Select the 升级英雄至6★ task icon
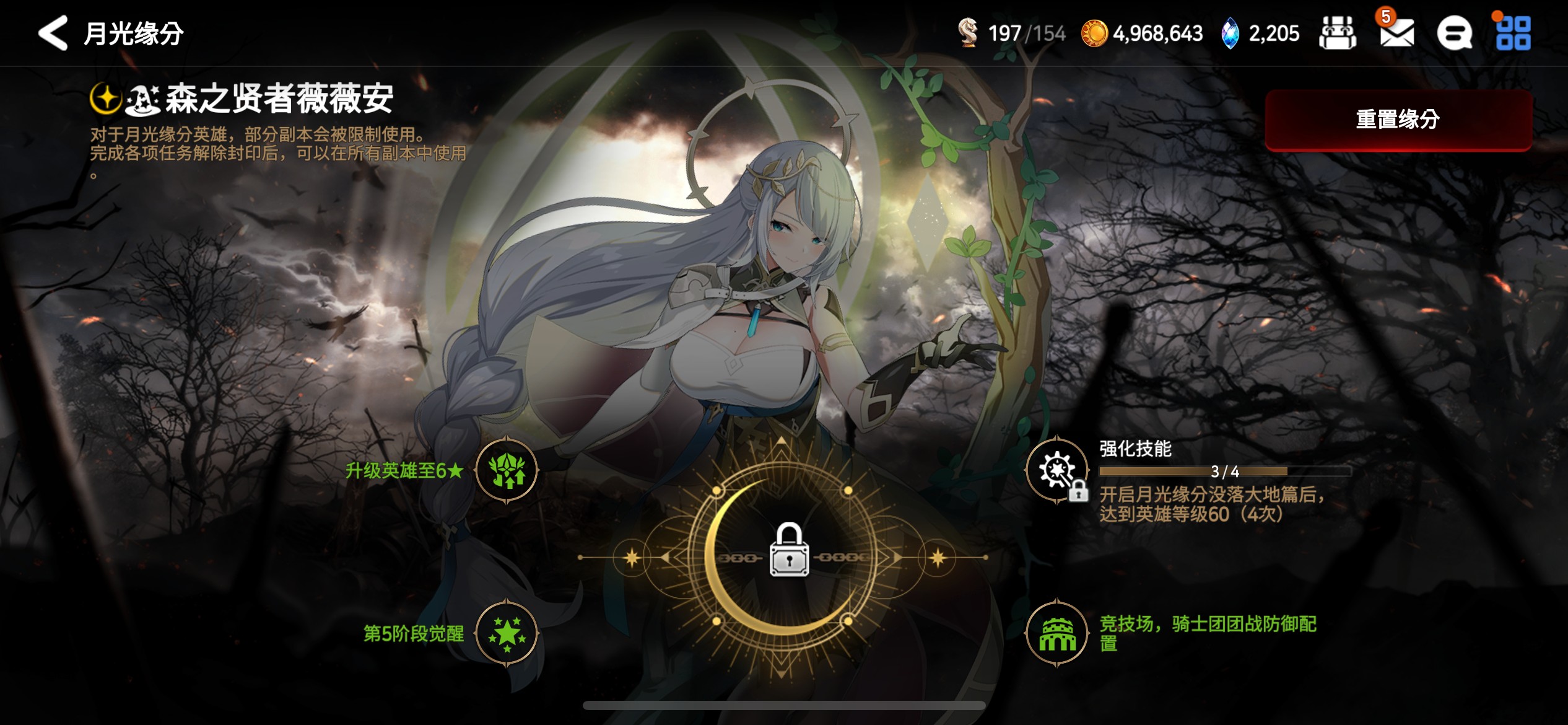 (x=507, y=471)
